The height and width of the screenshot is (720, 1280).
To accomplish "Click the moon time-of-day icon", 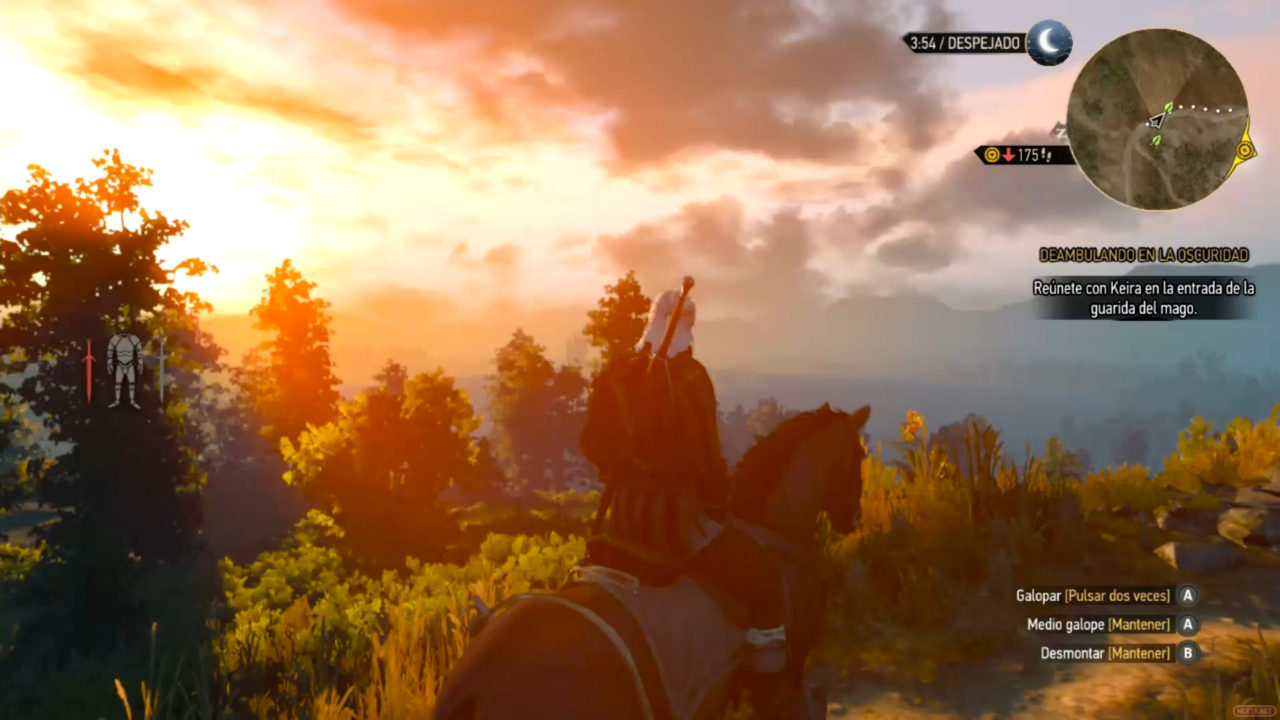I will click(x=1049, y=42).
